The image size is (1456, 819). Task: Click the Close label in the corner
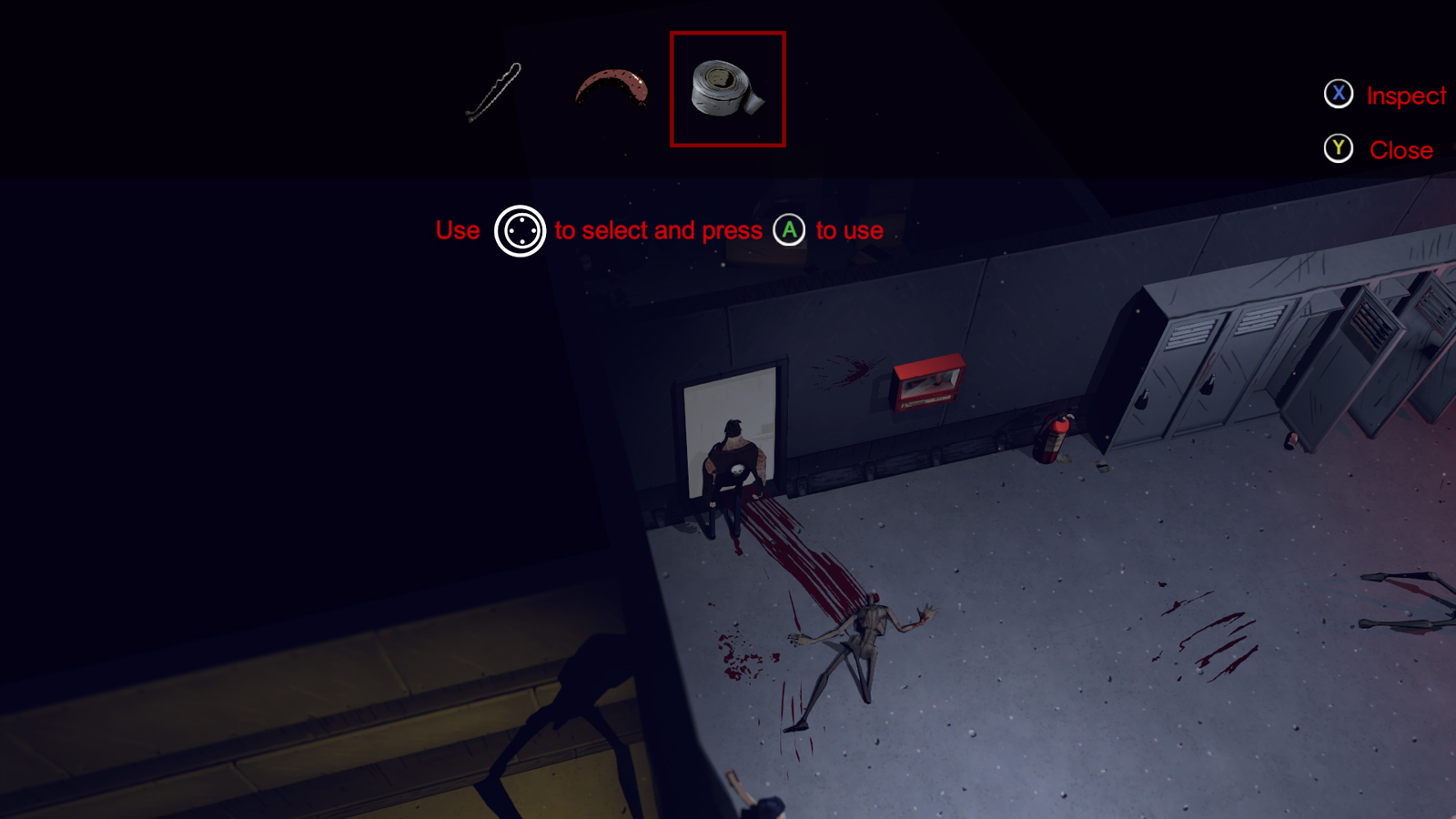tap(1401, 150)
